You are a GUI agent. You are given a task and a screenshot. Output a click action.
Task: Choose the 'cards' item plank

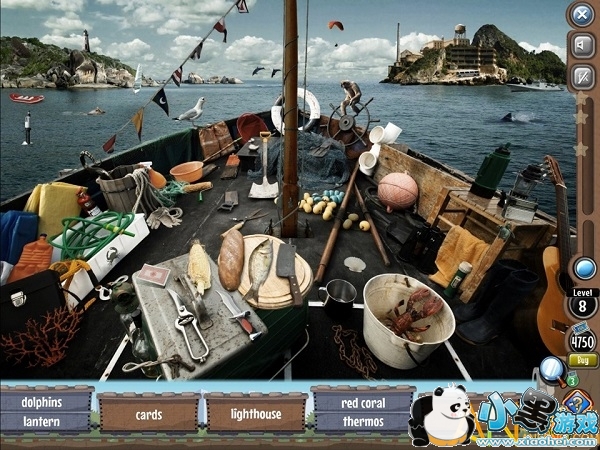[148, 413]
